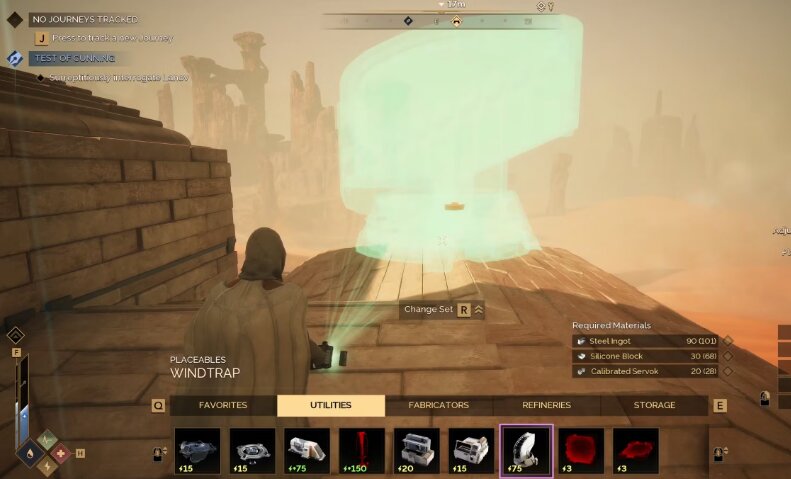Screen dimensions: 791x479
Task: Open the Fabricators tab
Action: point(439,405)
